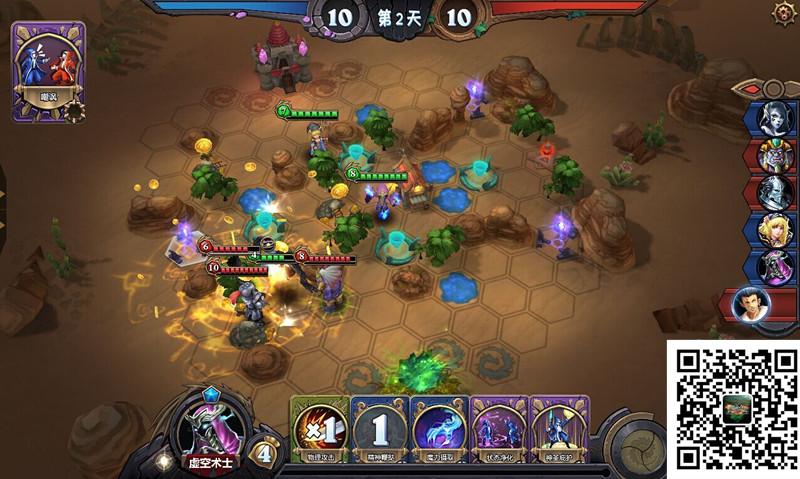Use the 物理攻击 physical attack skill

tap(319, 430)
